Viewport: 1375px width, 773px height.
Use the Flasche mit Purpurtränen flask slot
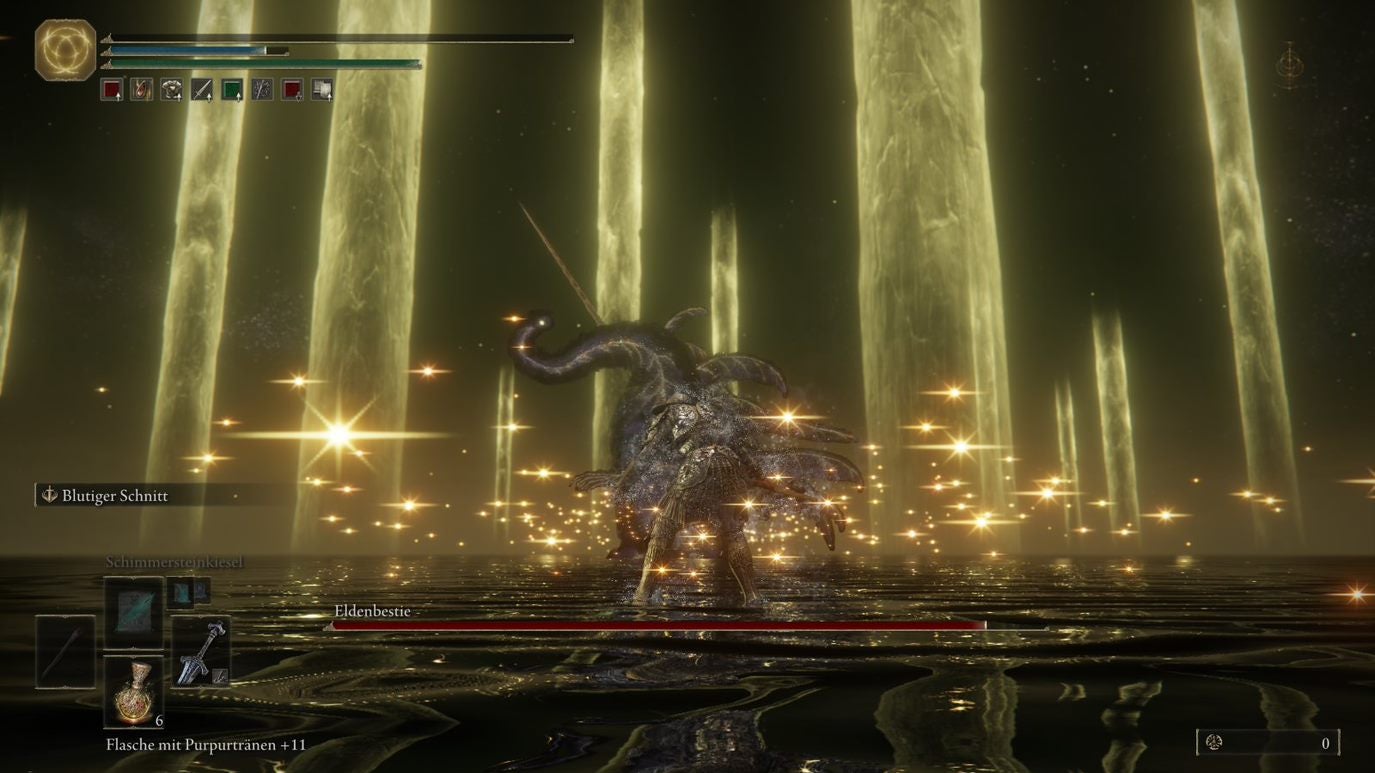(x=134, y=691)
